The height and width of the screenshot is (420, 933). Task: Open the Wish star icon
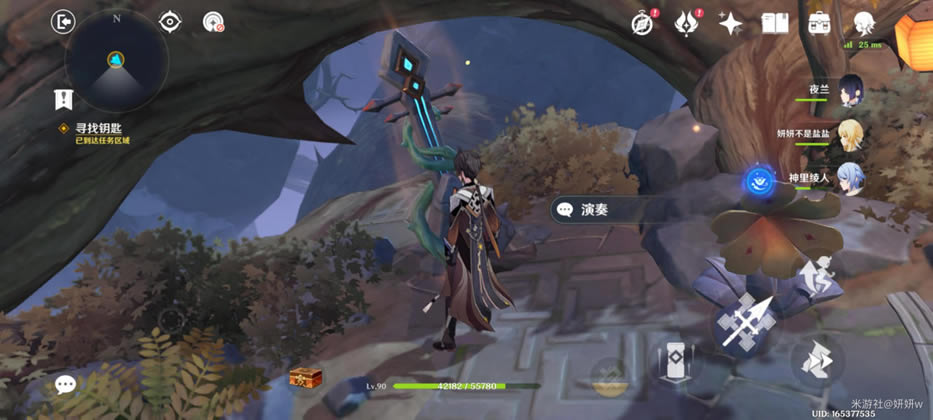(731, 23)
